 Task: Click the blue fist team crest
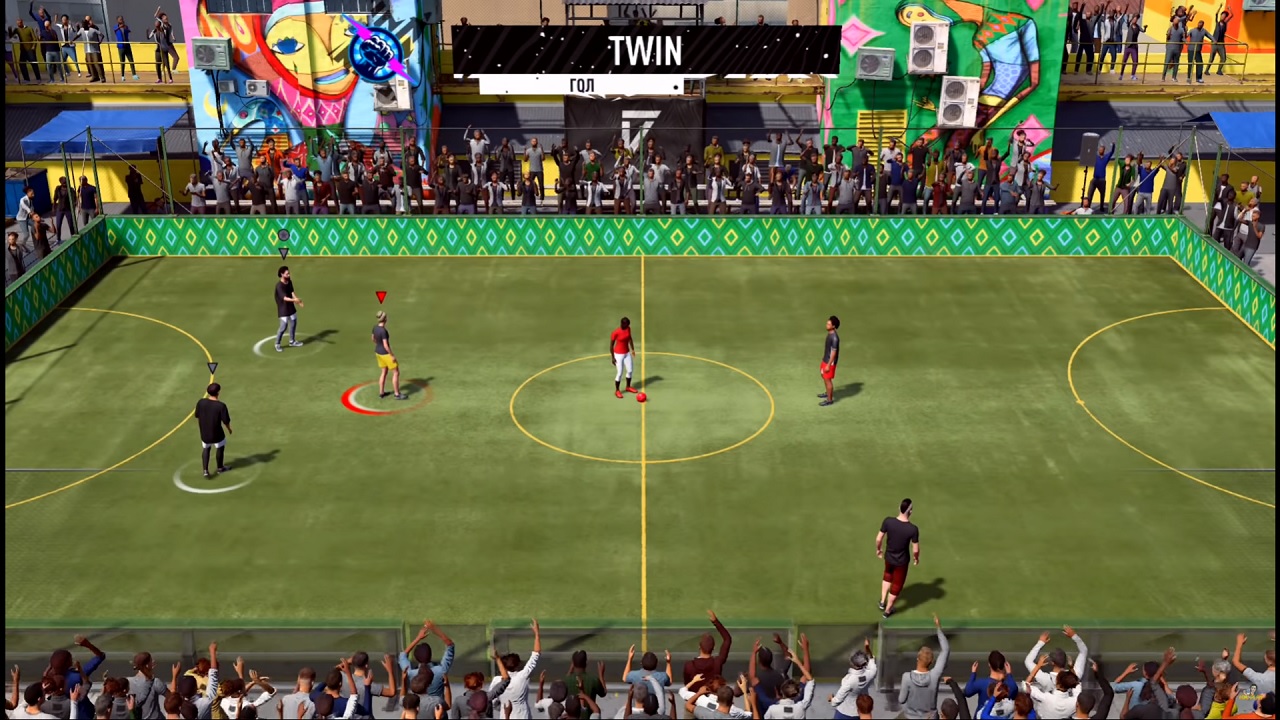point(375,52)
